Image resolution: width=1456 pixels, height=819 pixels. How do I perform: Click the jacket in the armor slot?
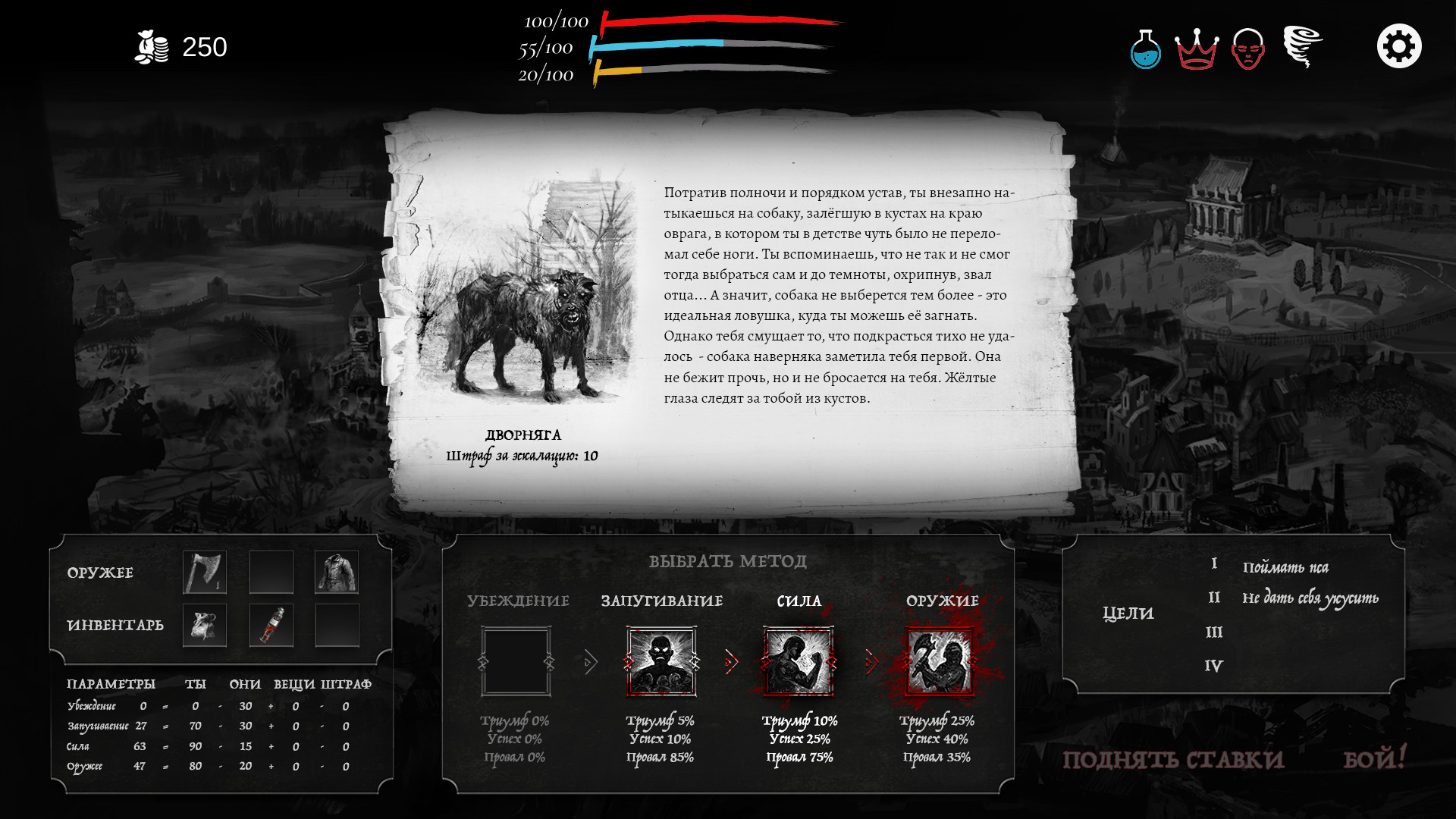click(337, 571)
